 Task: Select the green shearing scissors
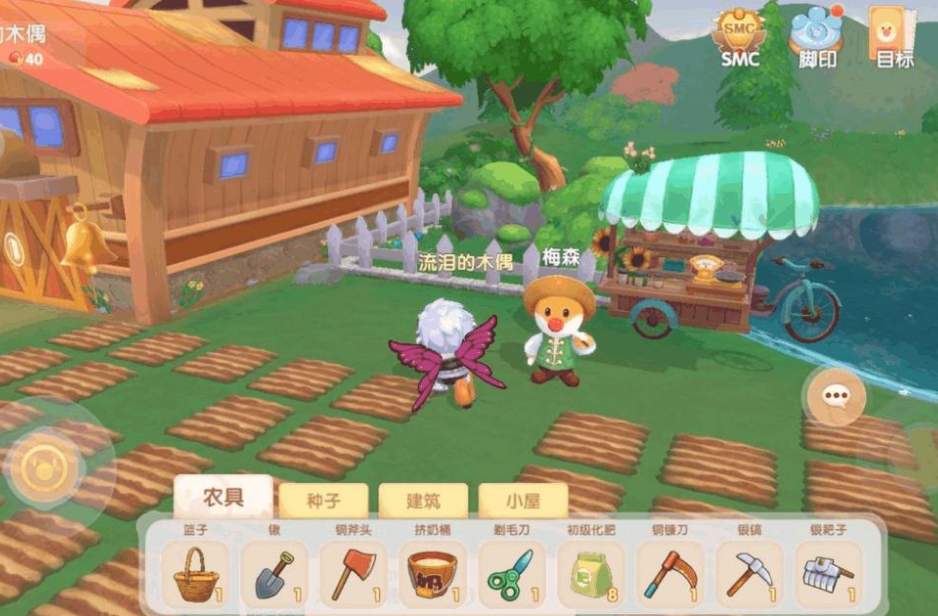coord(512,574)
